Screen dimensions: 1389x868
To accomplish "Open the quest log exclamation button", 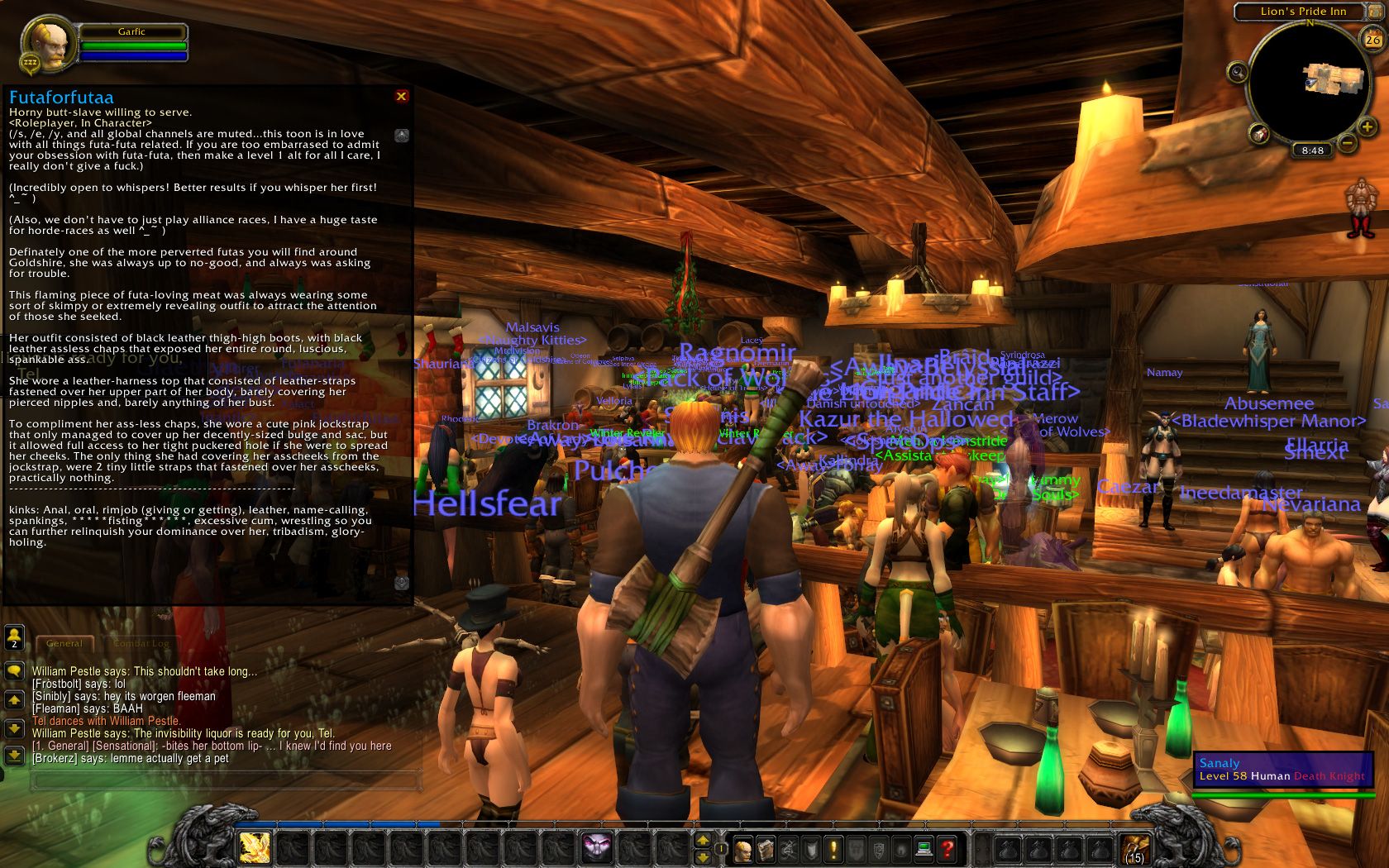I will (x=833, y=848).
